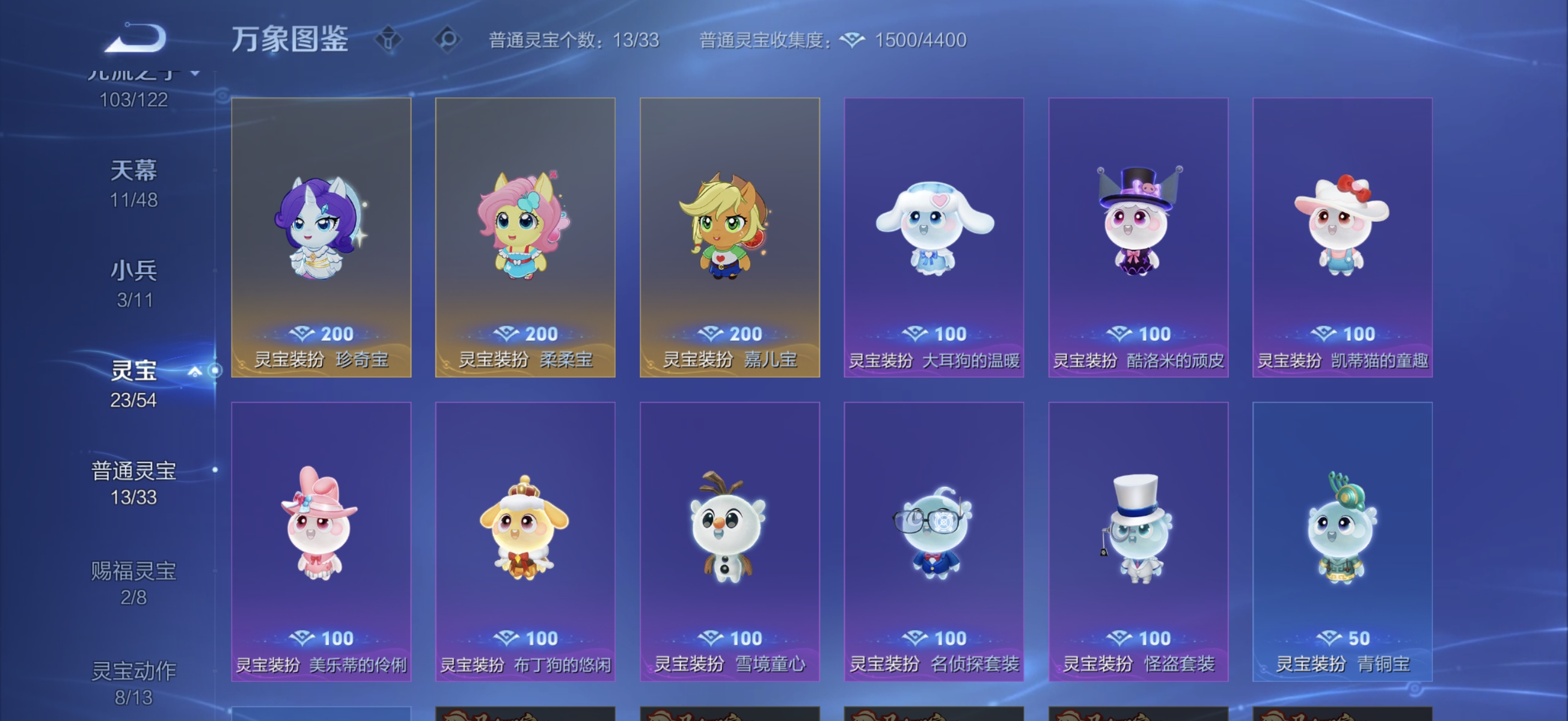This screenshot has height=721, width=1568.
Task: Select the 赐福灵宝 section
Action: coord(133,572)
